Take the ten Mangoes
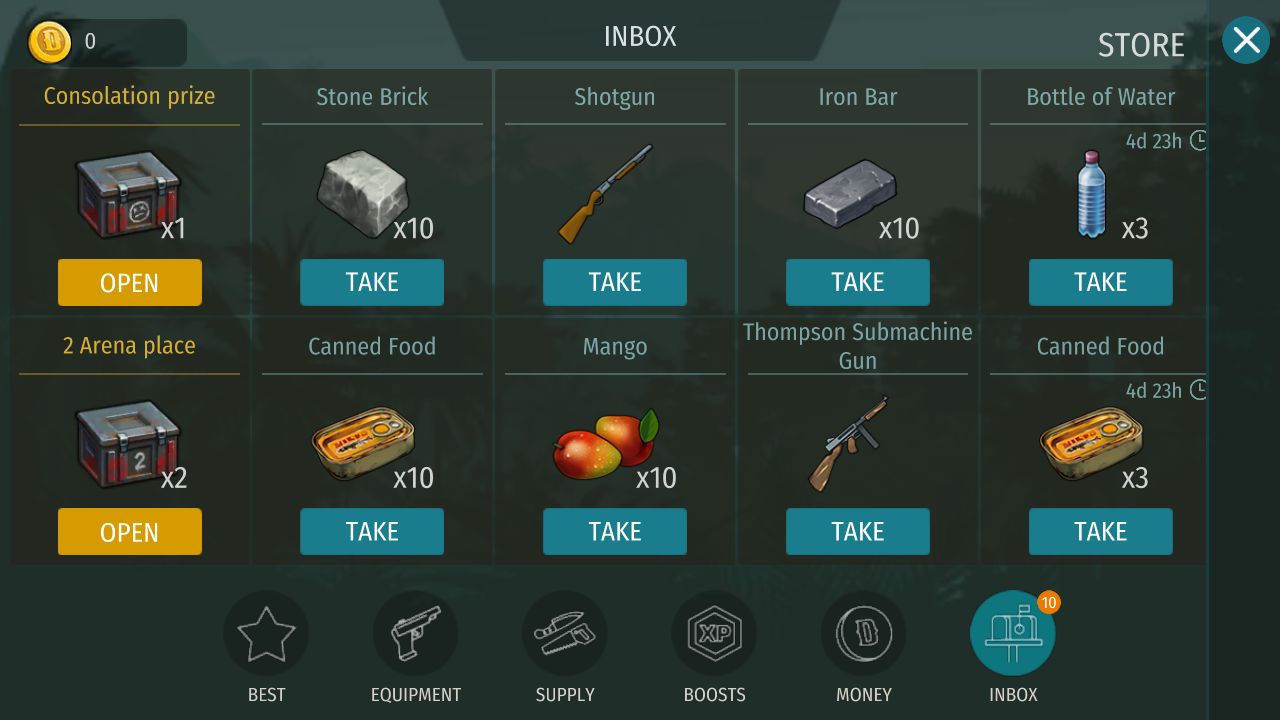The height and width of the screenshot is (720, 1280). (x=614, y=531)
